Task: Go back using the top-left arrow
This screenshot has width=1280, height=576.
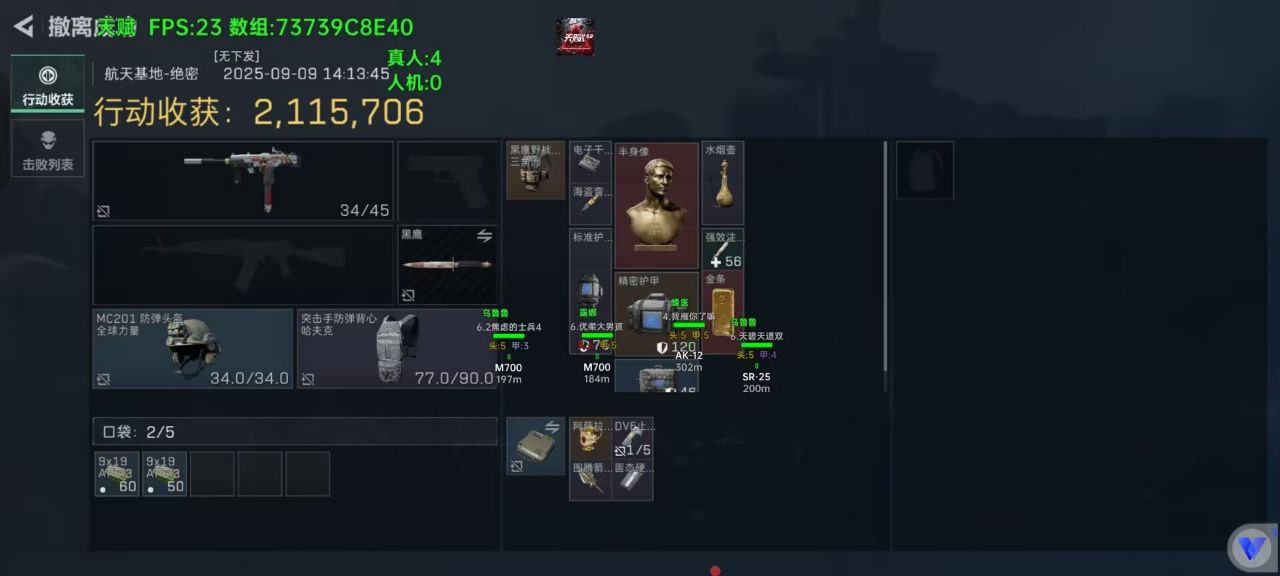Action: [24, 26]
